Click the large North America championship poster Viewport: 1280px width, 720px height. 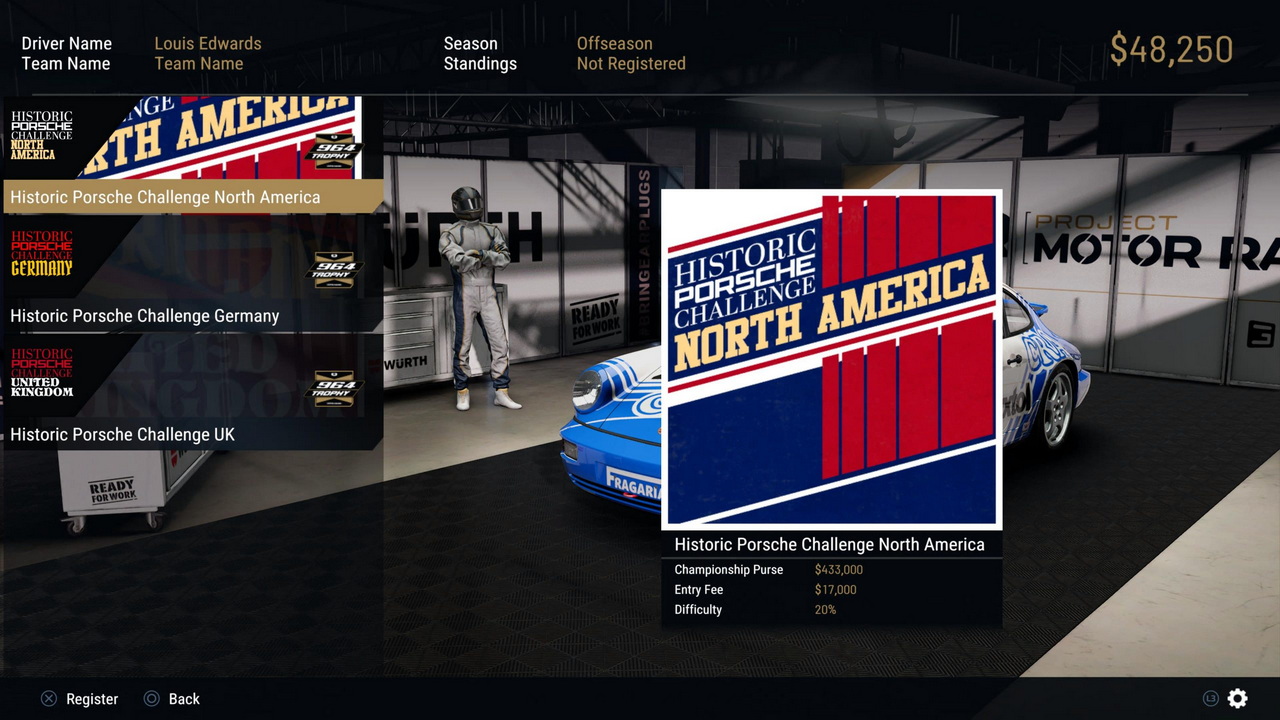pos(831,359)
